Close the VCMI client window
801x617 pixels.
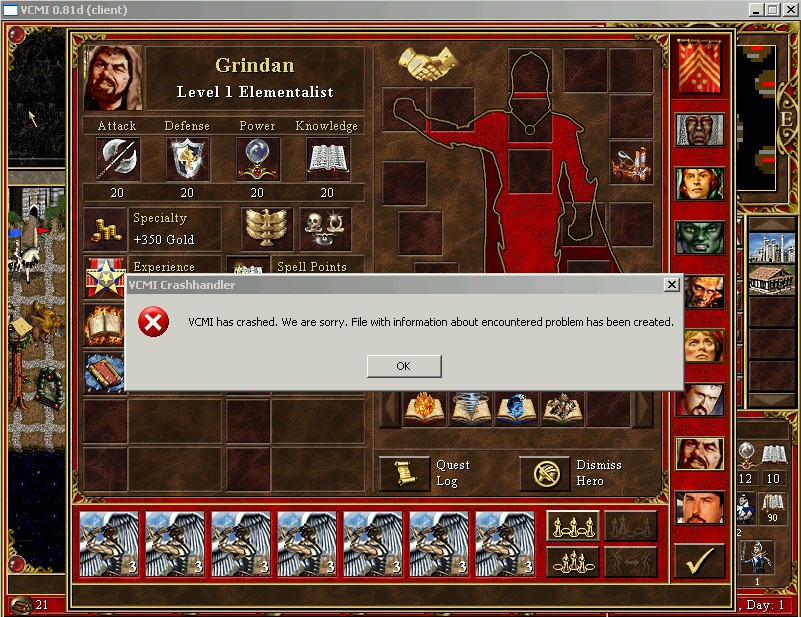click(788, 9)
